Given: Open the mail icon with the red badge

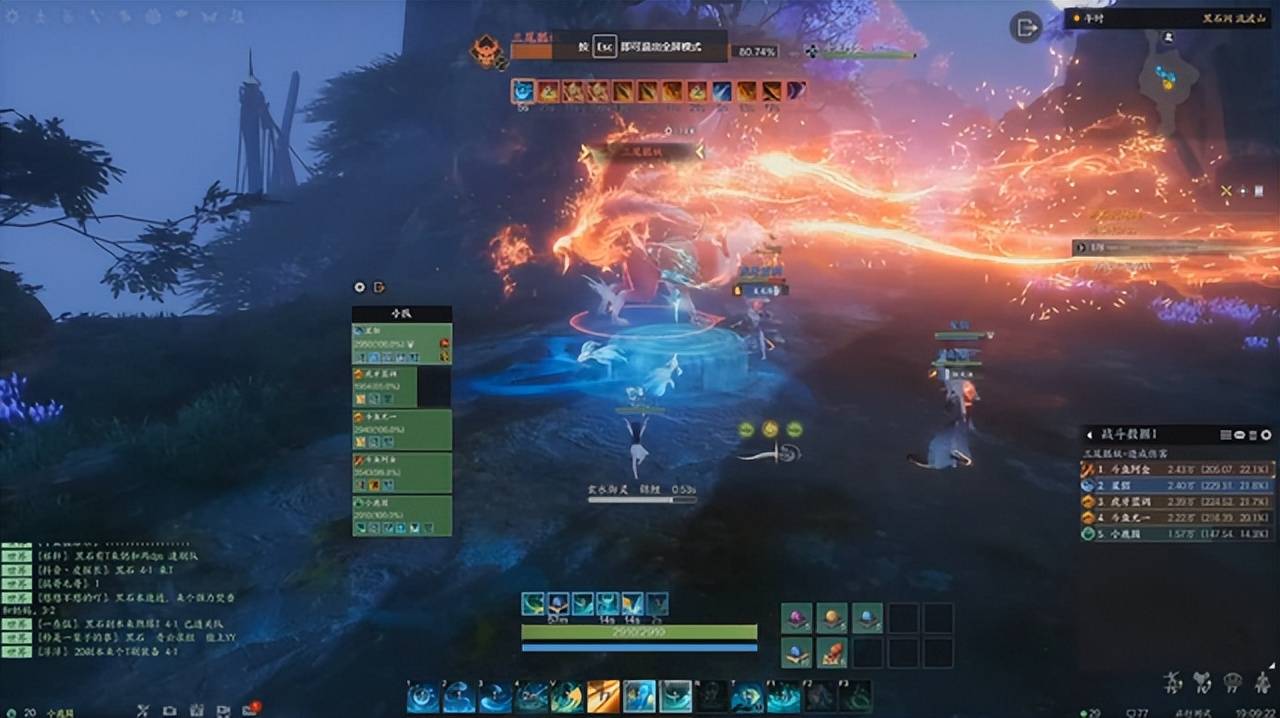Looking at the screenshot, I should [x=249, y=709].
